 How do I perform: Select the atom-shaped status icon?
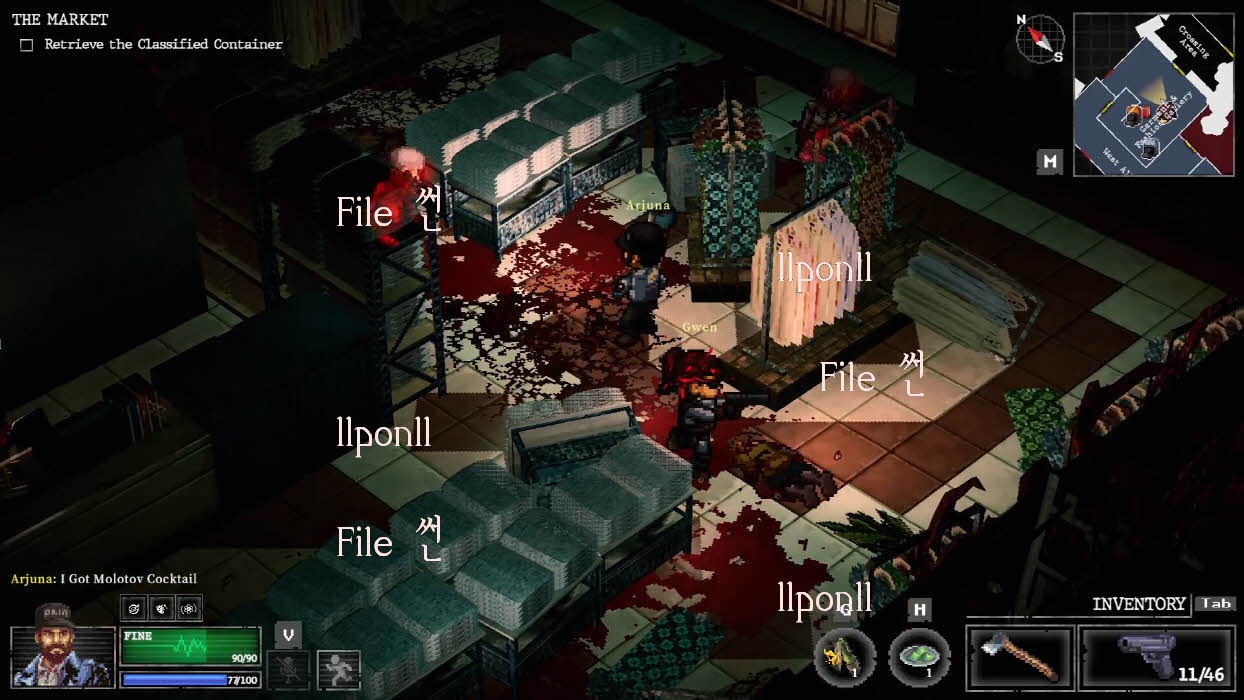(x=188, y=607)
